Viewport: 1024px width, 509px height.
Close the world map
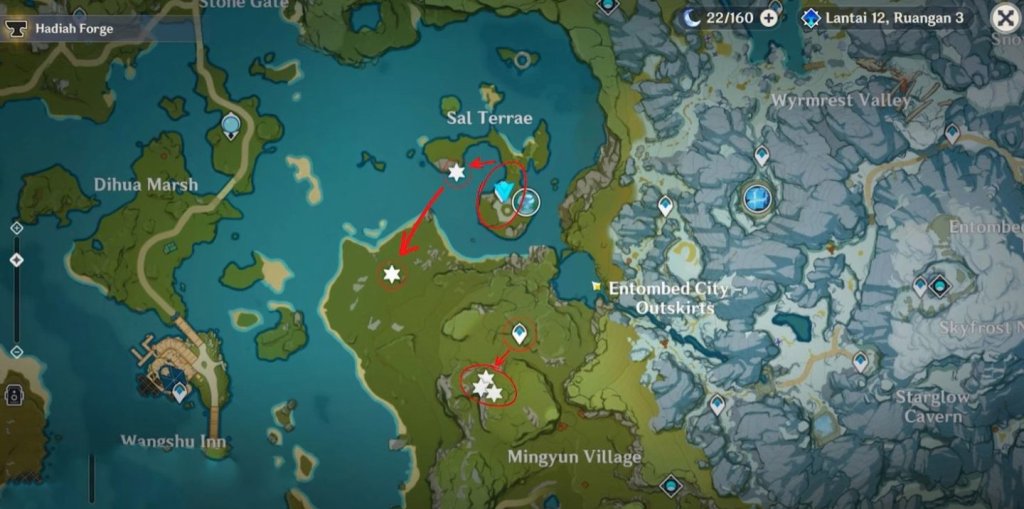coord(1005,18)
